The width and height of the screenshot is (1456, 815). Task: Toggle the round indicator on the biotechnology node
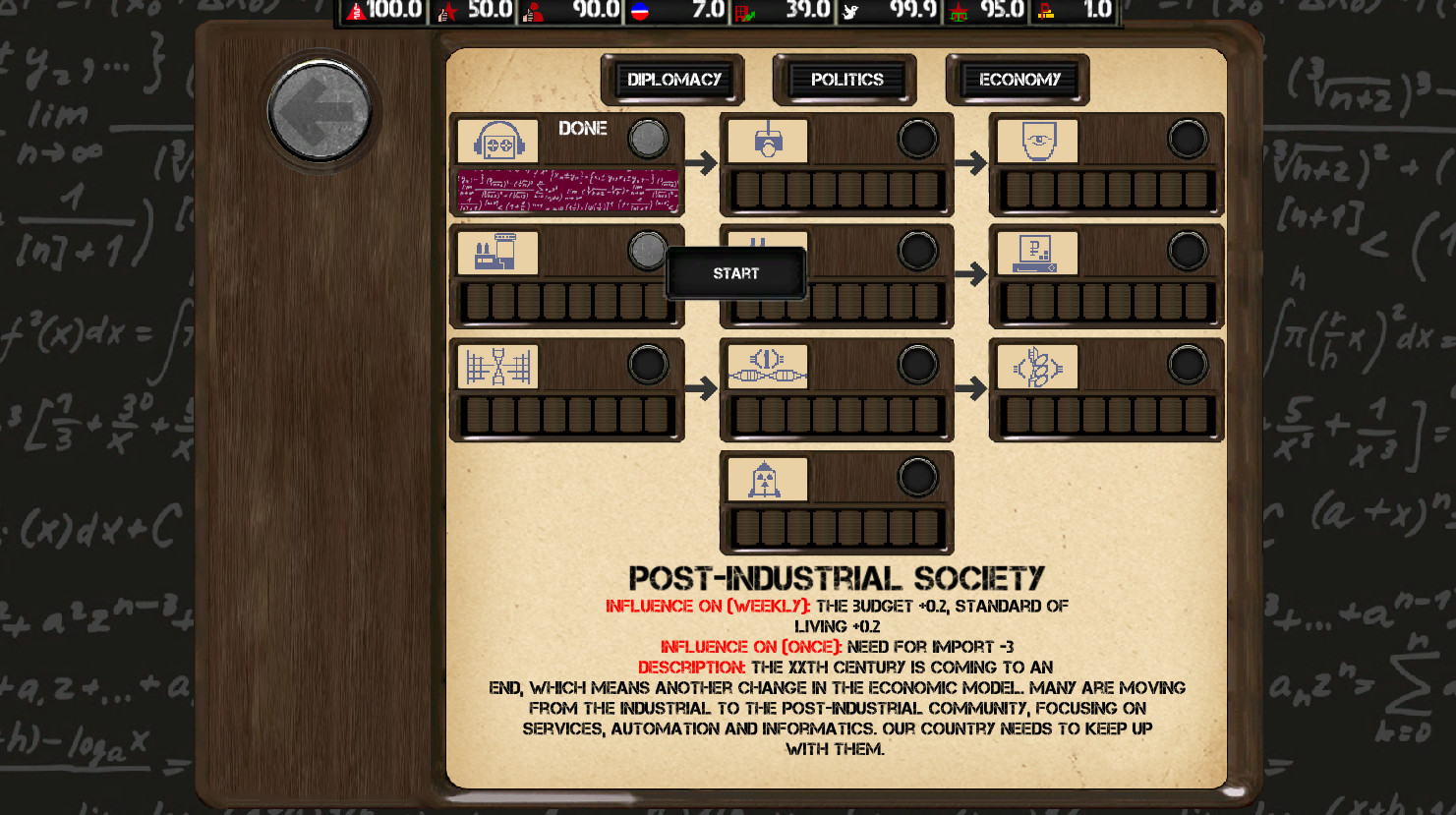click(1186, 364)
